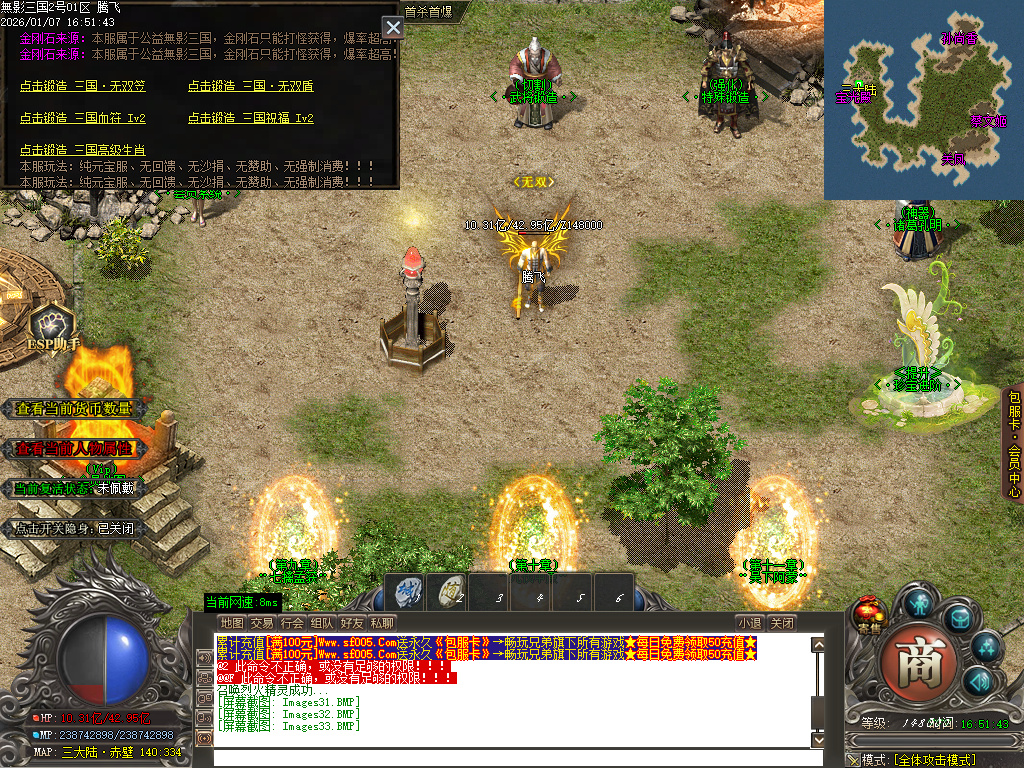The image size is (1024, 768).
Task: Select the forge 三国血符 lv2 link
Action: tap(82, 118)
